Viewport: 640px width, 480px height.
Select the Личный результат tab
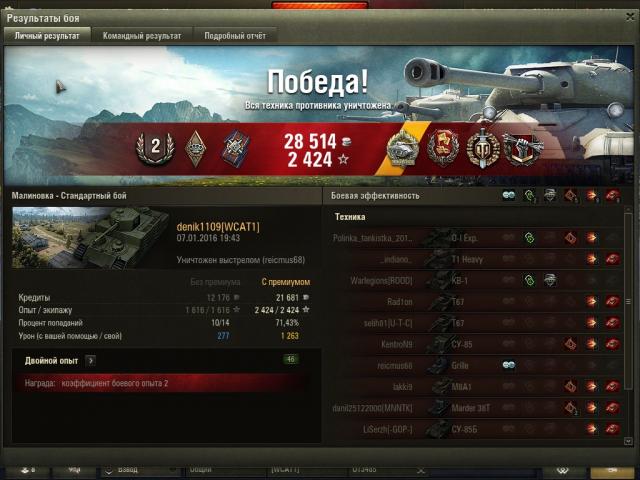(47, 35)
